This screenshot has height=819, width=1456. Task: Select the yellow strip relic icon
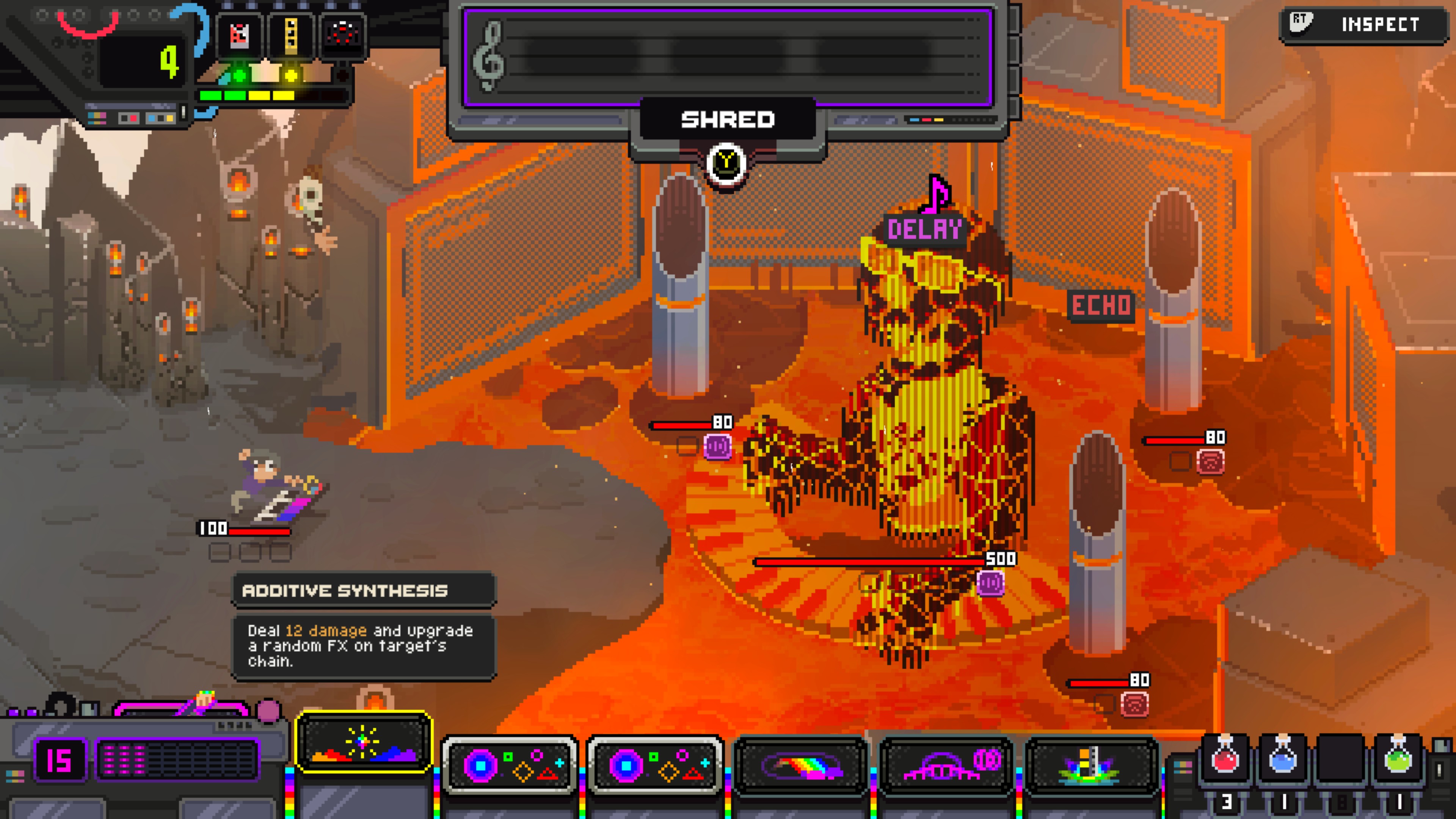tap(291, 35)
